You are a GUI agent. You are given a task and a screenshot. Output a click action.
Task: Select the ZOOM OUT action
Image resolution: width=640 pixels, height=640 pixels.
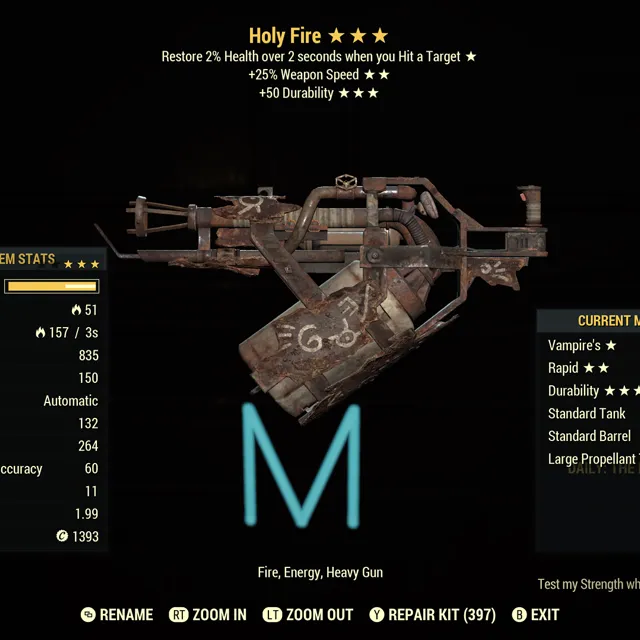[x=307, y=615]
